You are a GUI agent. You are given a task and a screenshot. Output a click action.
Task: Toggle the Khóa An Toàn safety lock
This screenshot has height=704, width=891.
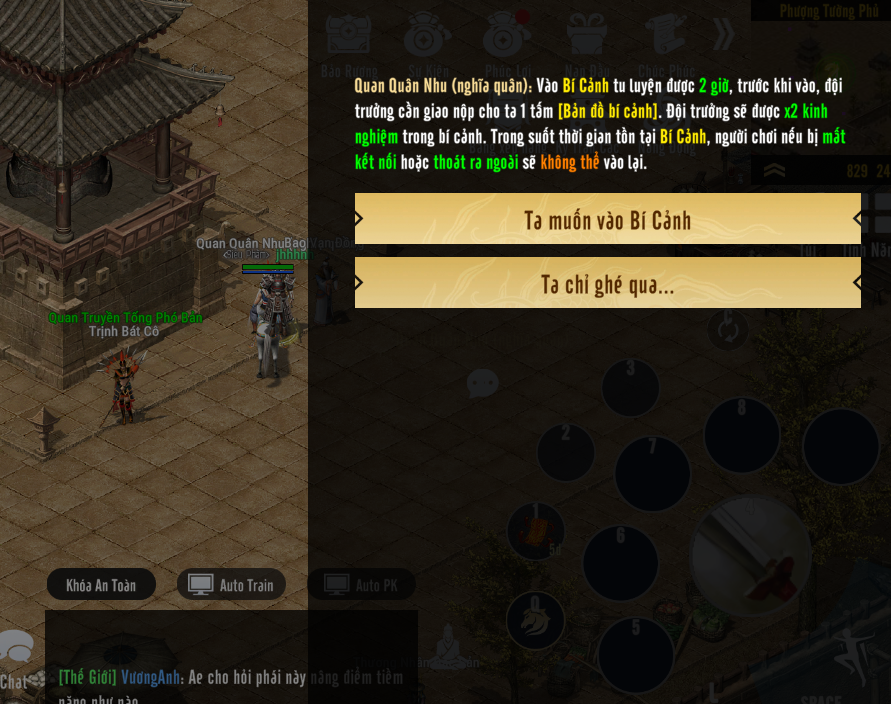tap(101, 585)
